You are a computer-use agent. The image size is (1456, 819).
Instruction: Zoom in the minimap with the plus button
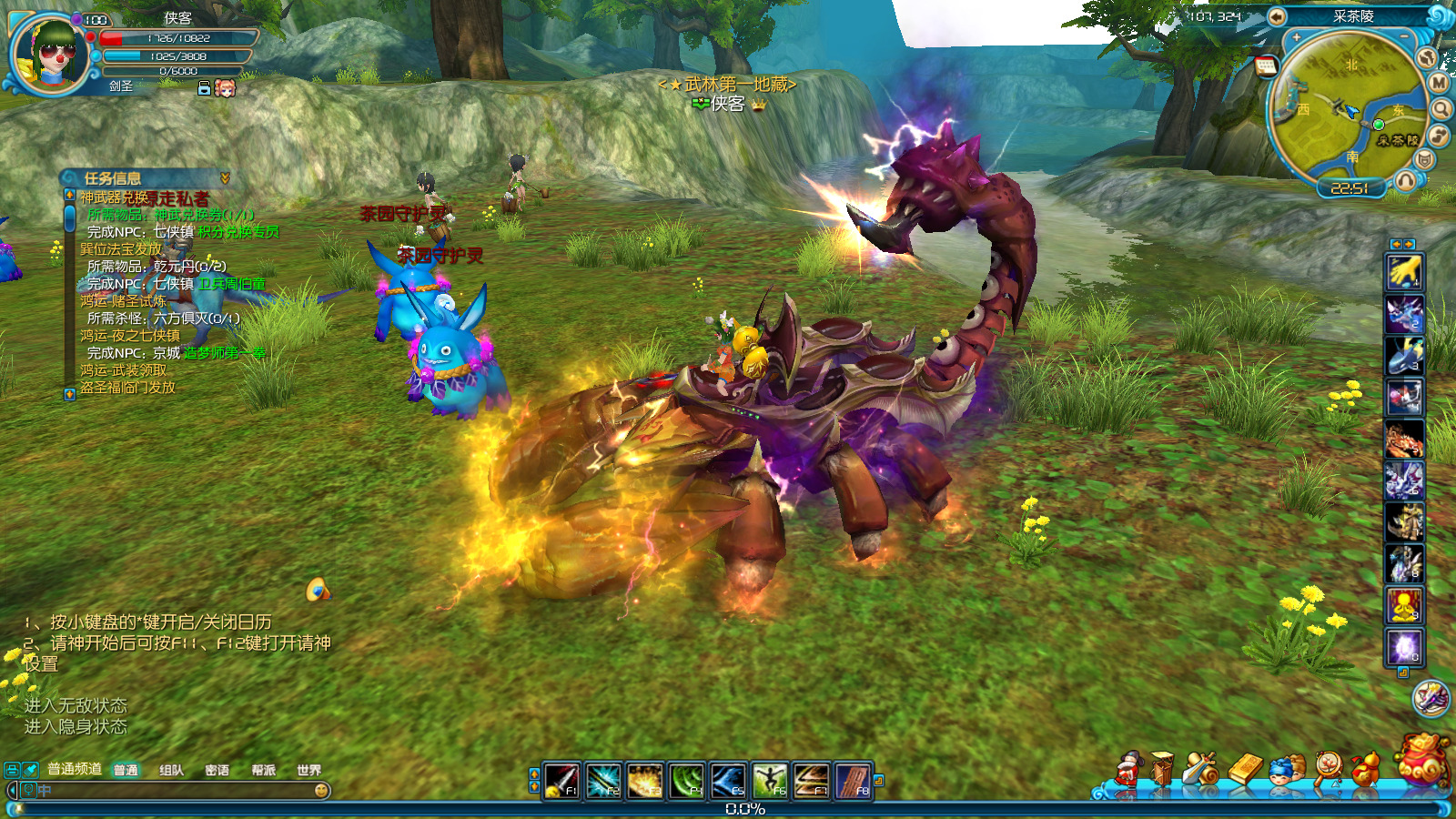(x=1296, y=38)
